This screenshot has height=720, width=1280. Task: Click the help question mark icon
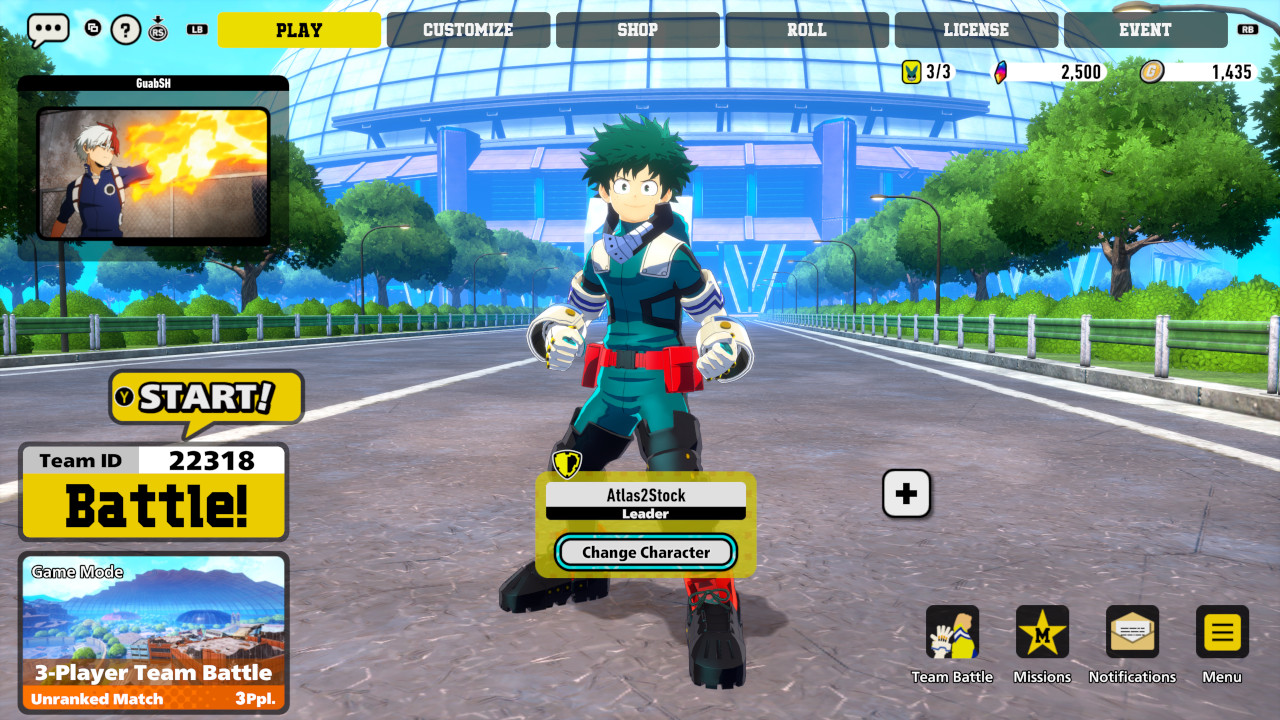click(124, 30)
